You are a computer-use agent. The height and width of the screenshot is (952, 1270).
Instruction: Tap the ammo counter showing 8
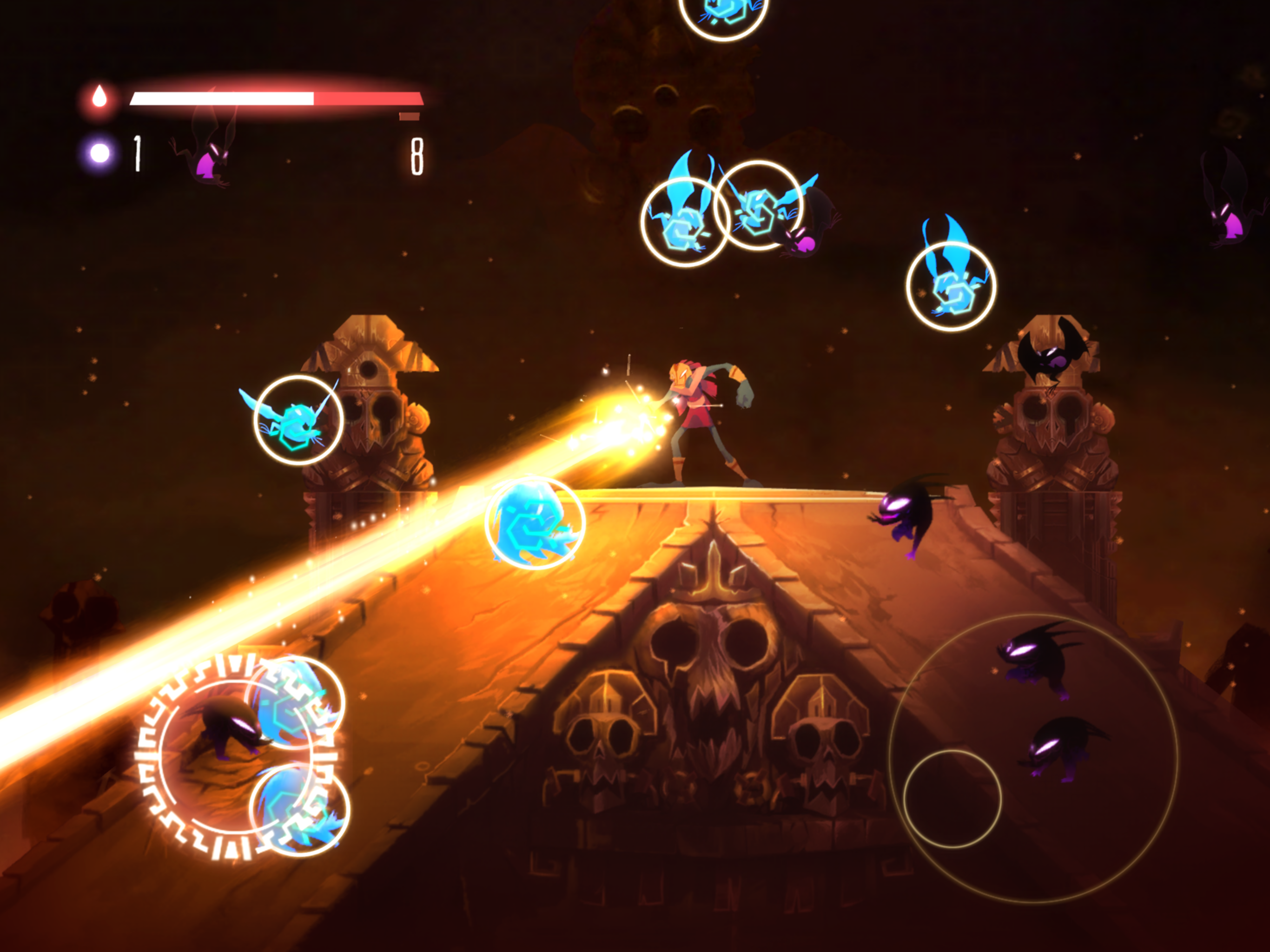pyautogui.click(x=418, y=155)
